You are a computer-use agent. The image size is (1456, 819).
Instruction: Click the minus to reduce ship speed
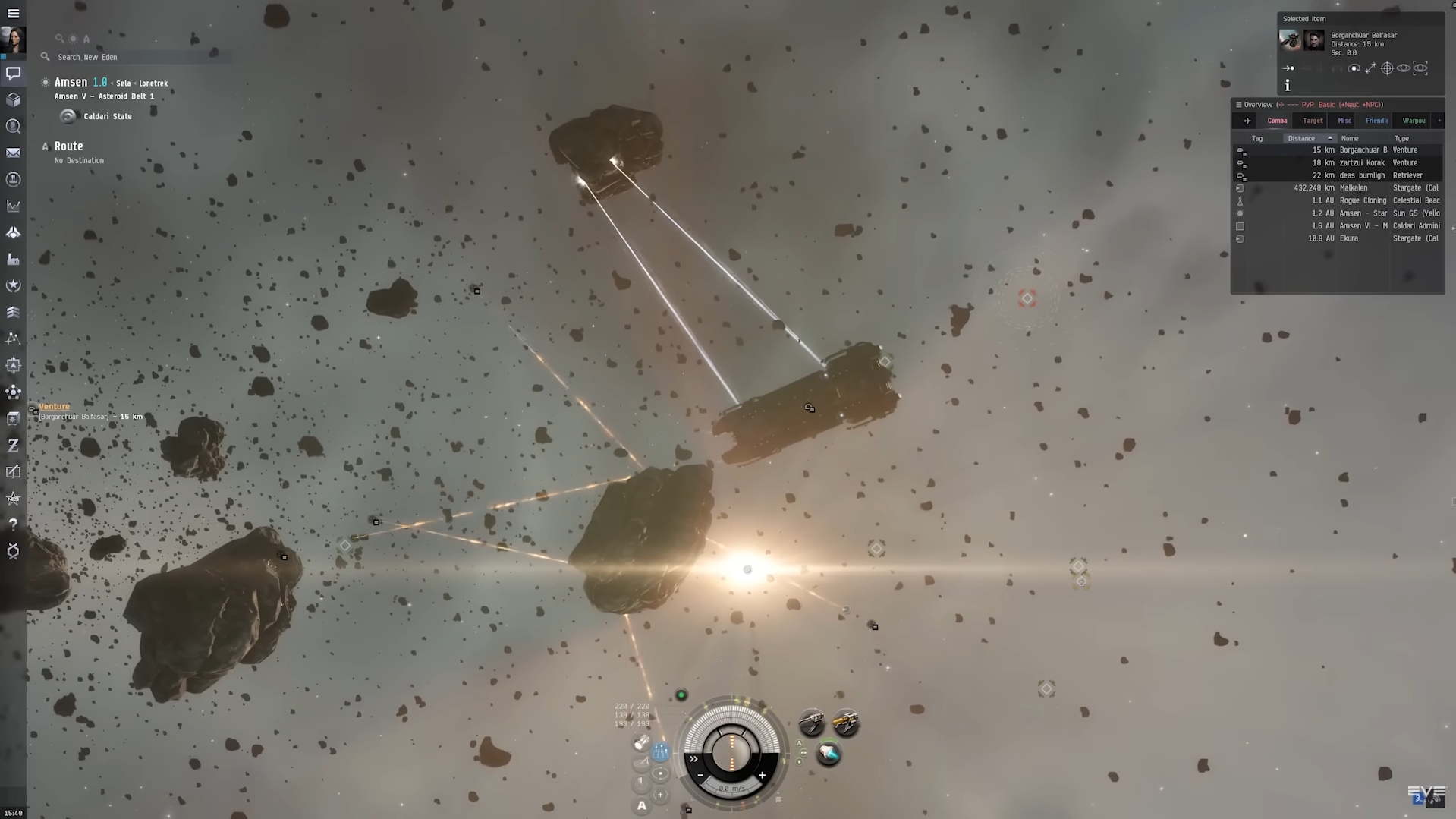pos(701,776)
